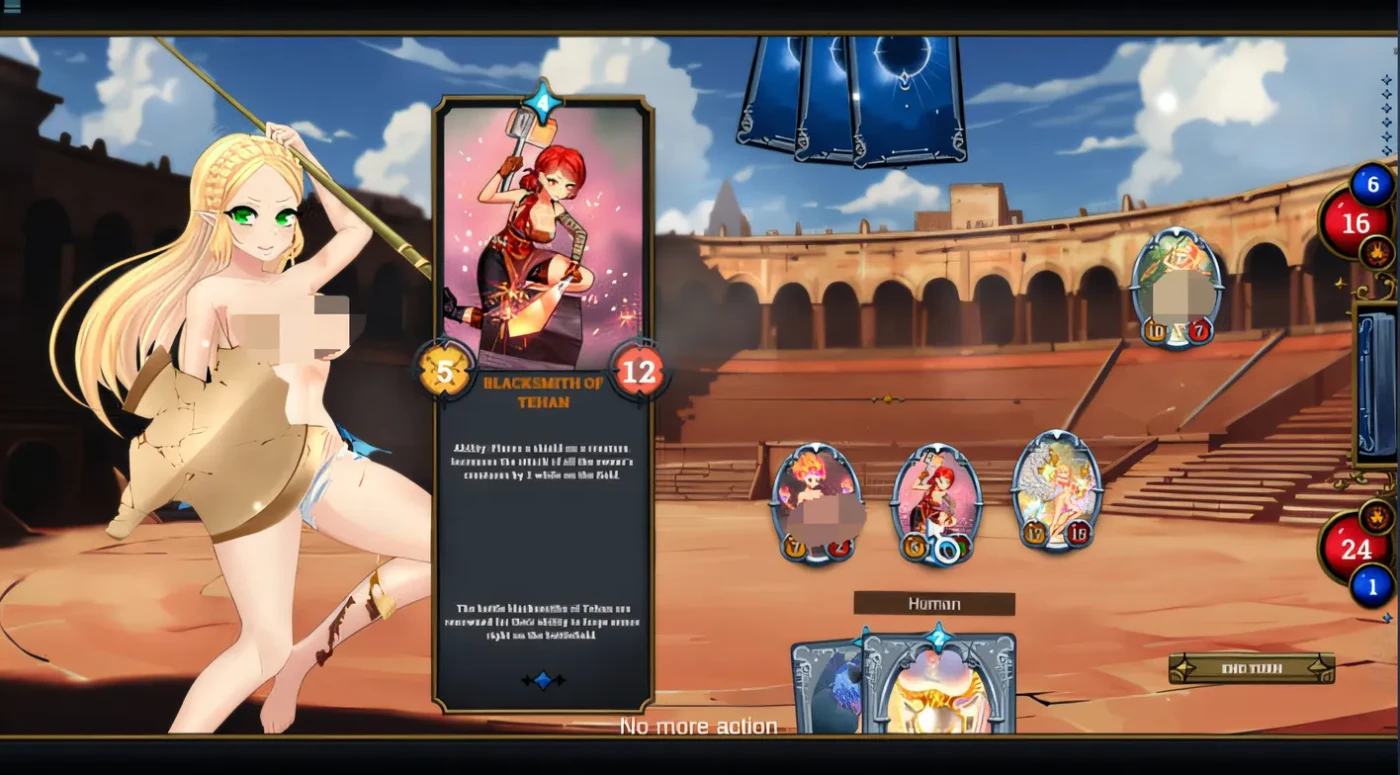Click the red health badge showing 12 on the card

(x=638, y=373)
